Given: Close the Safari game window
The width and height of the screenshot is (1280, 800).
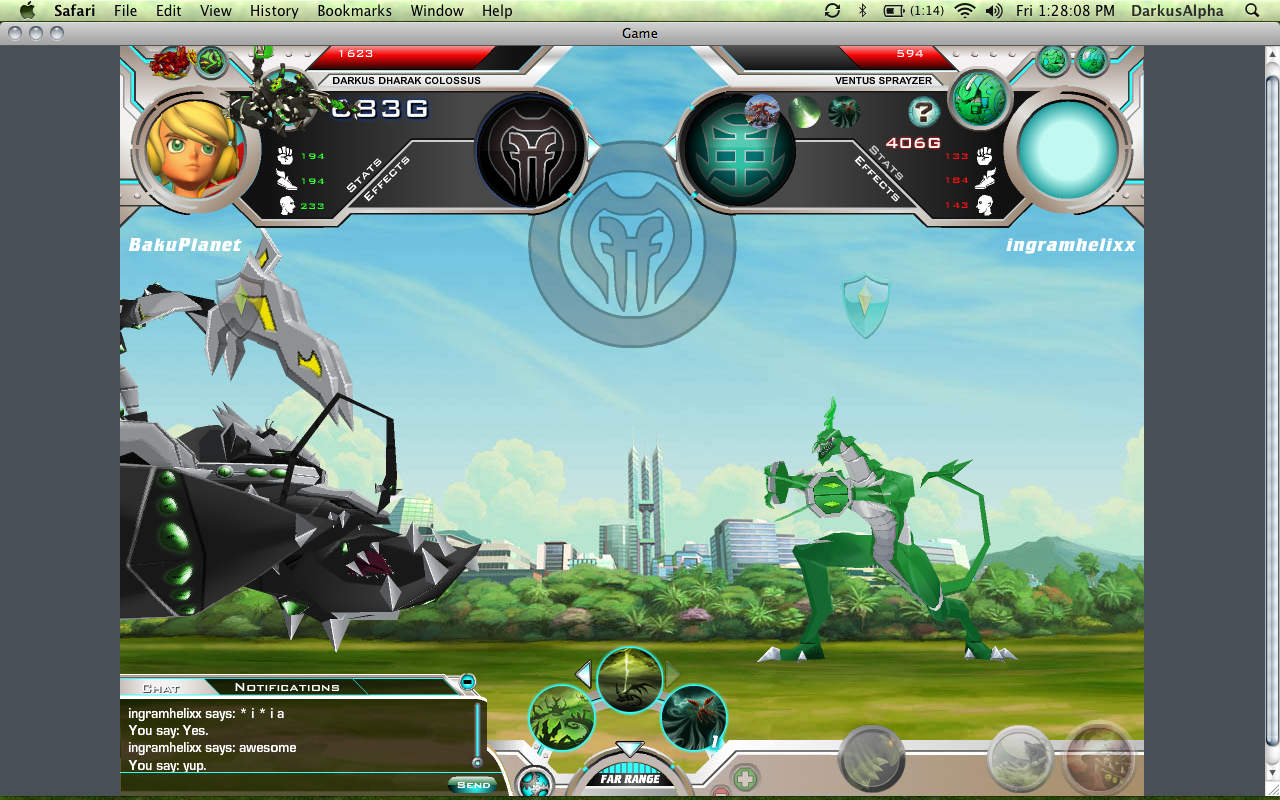Looking at the screenshot, I should tap(14, 33).
